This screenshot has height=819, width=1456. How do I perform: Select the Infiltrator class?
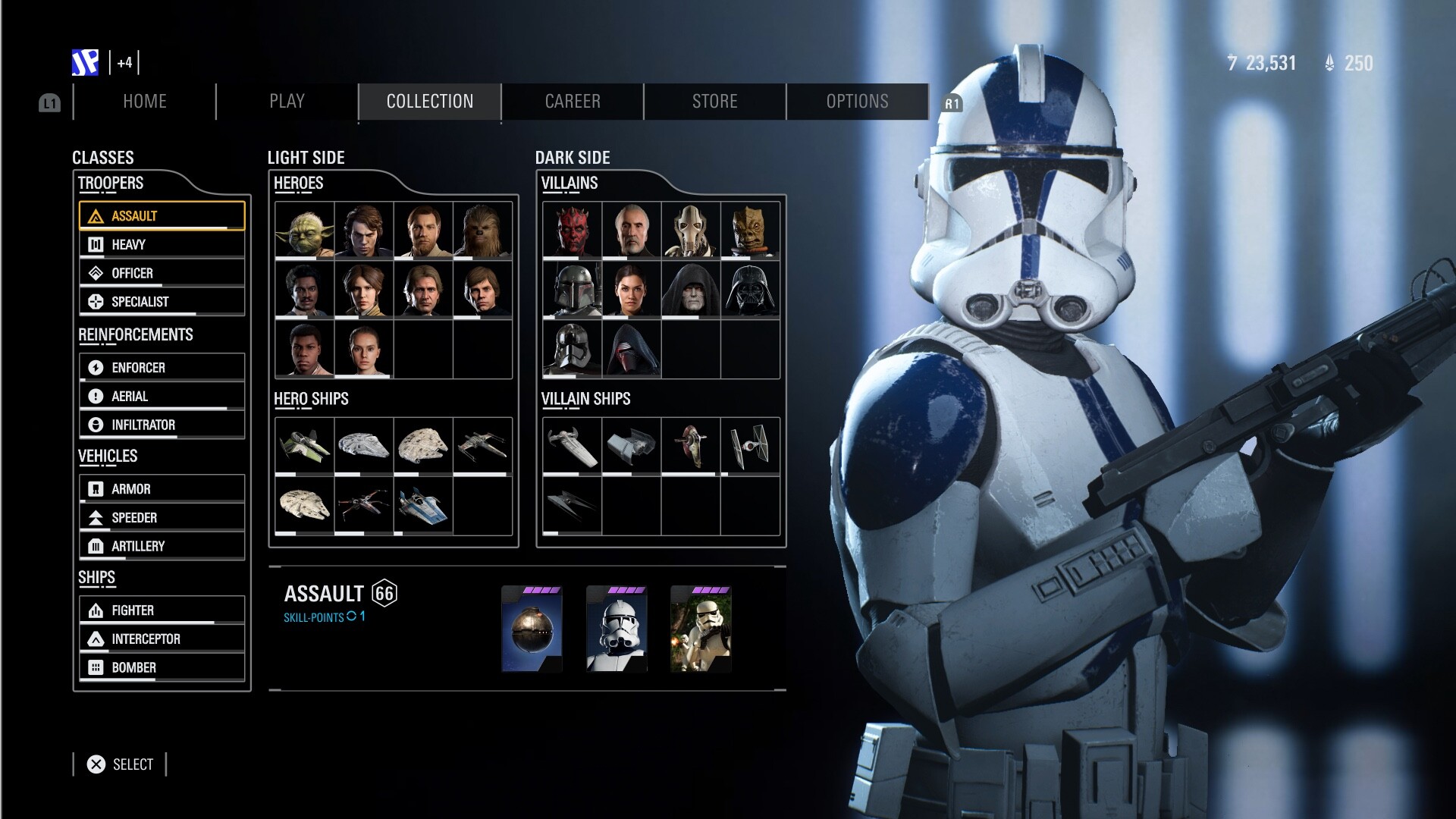tap(162, 425)
